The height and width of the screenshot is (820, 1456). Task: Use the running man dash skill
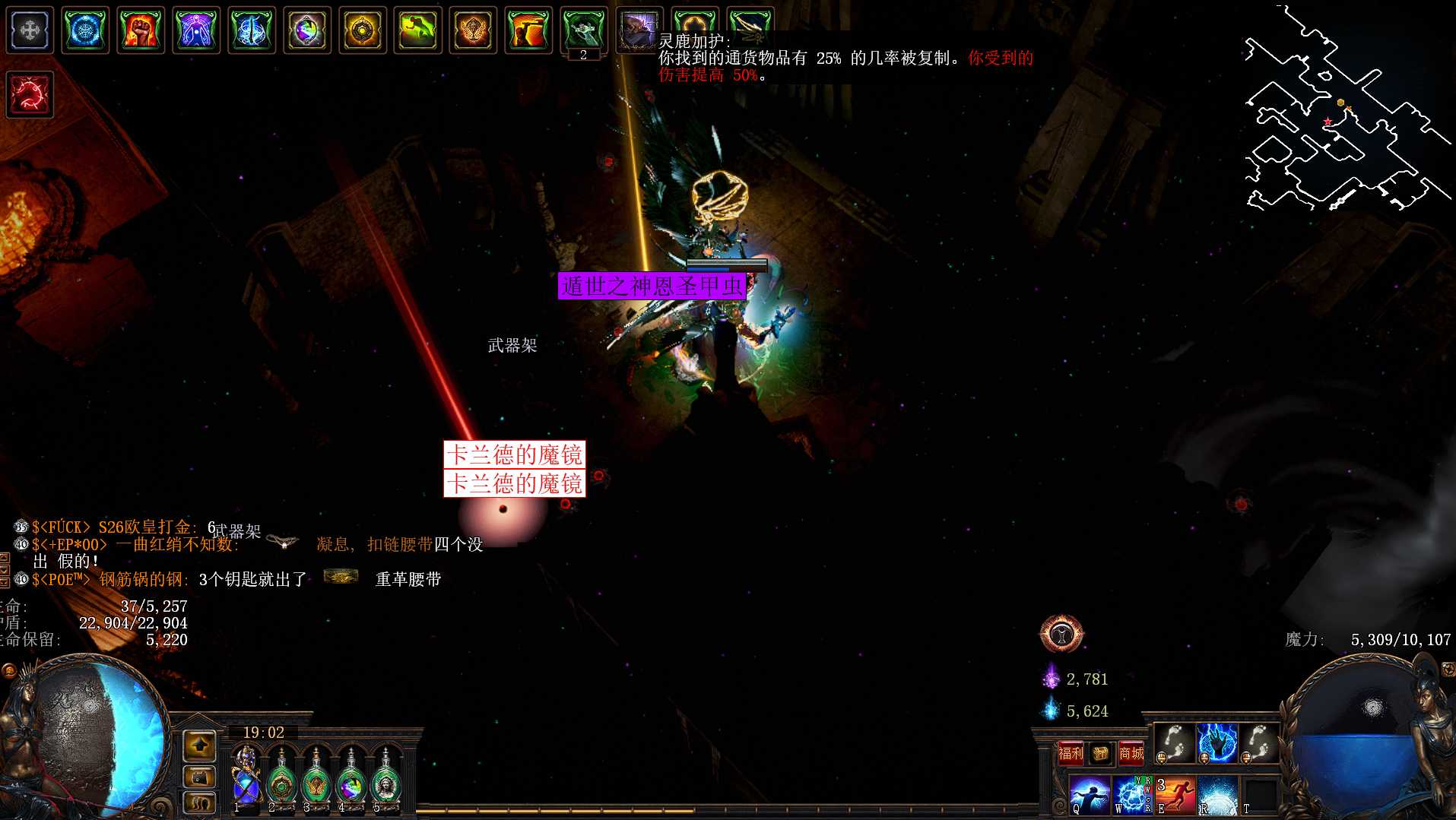[x=1175, y=795]
